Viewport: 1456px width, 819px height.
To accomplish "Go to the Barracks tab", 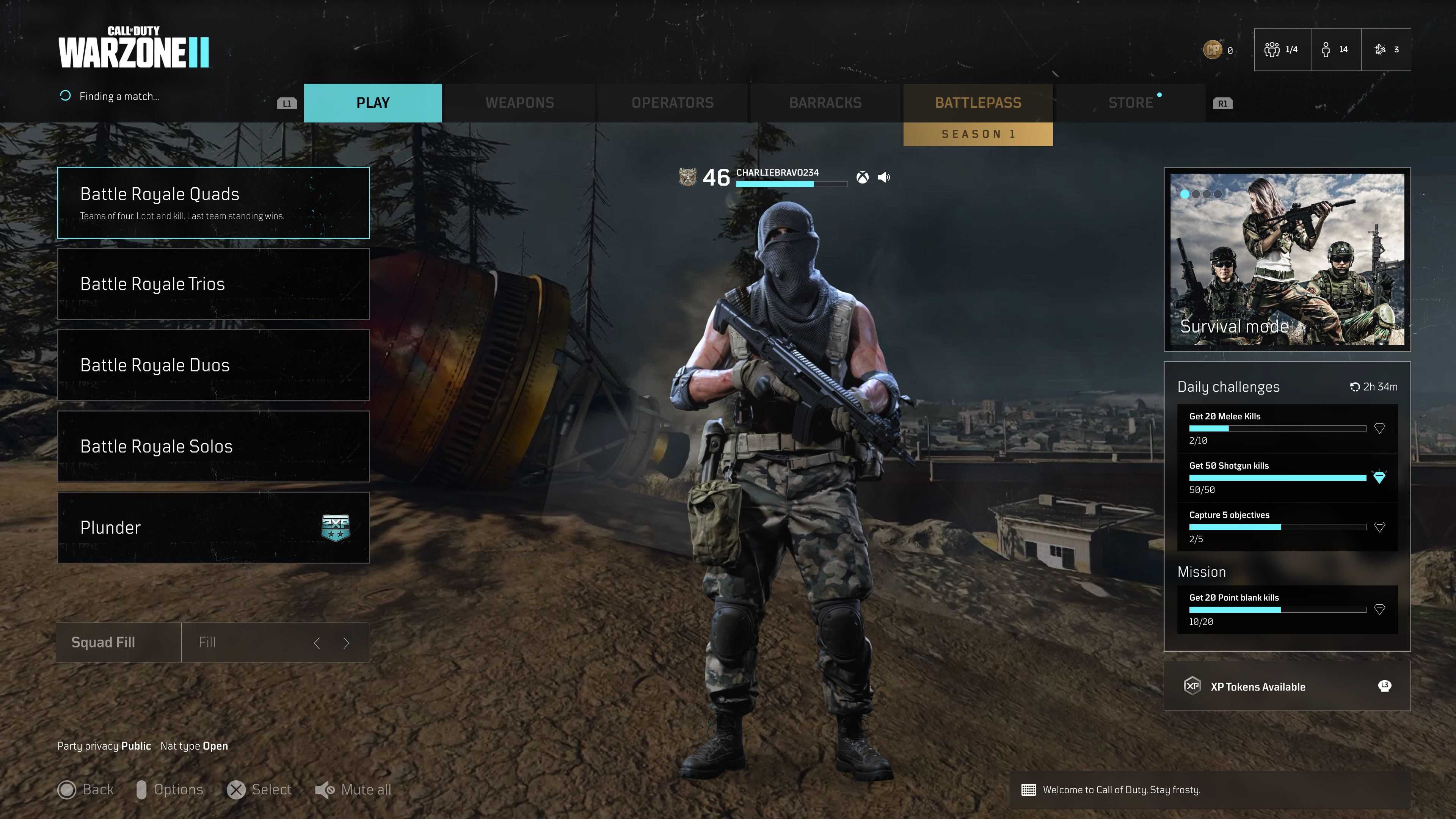I will 825,103.
